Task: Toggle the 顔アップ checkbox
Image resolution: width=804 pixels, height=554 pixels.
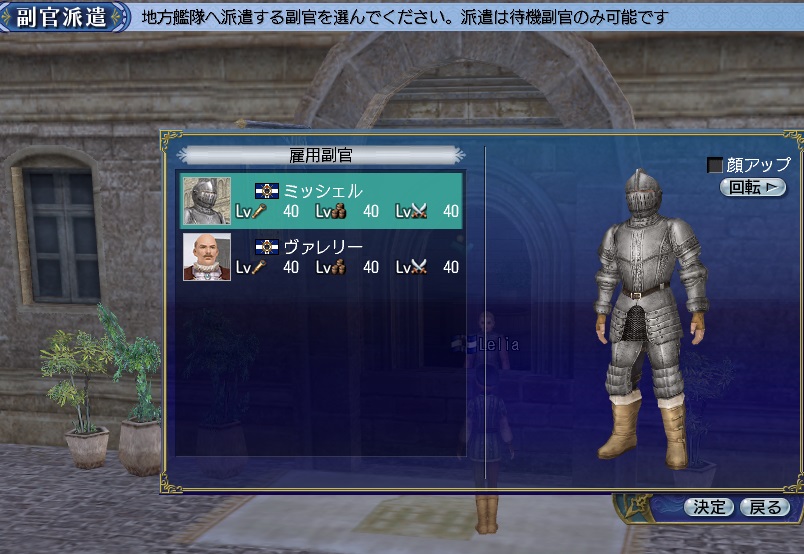Action: point(715,165)
